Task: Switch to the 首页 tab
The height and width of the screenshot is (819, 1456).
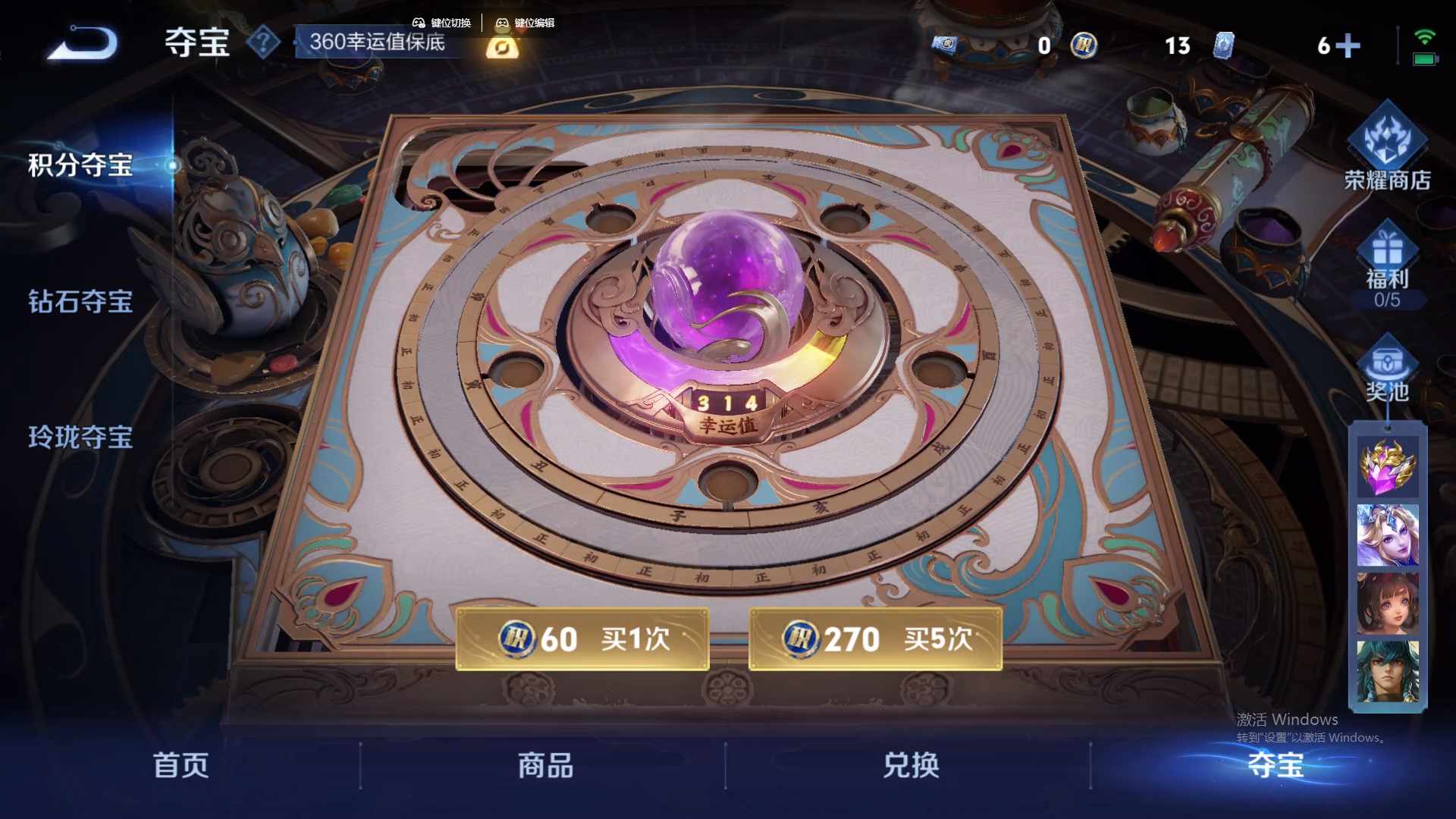Action: (x=182, y=767)
